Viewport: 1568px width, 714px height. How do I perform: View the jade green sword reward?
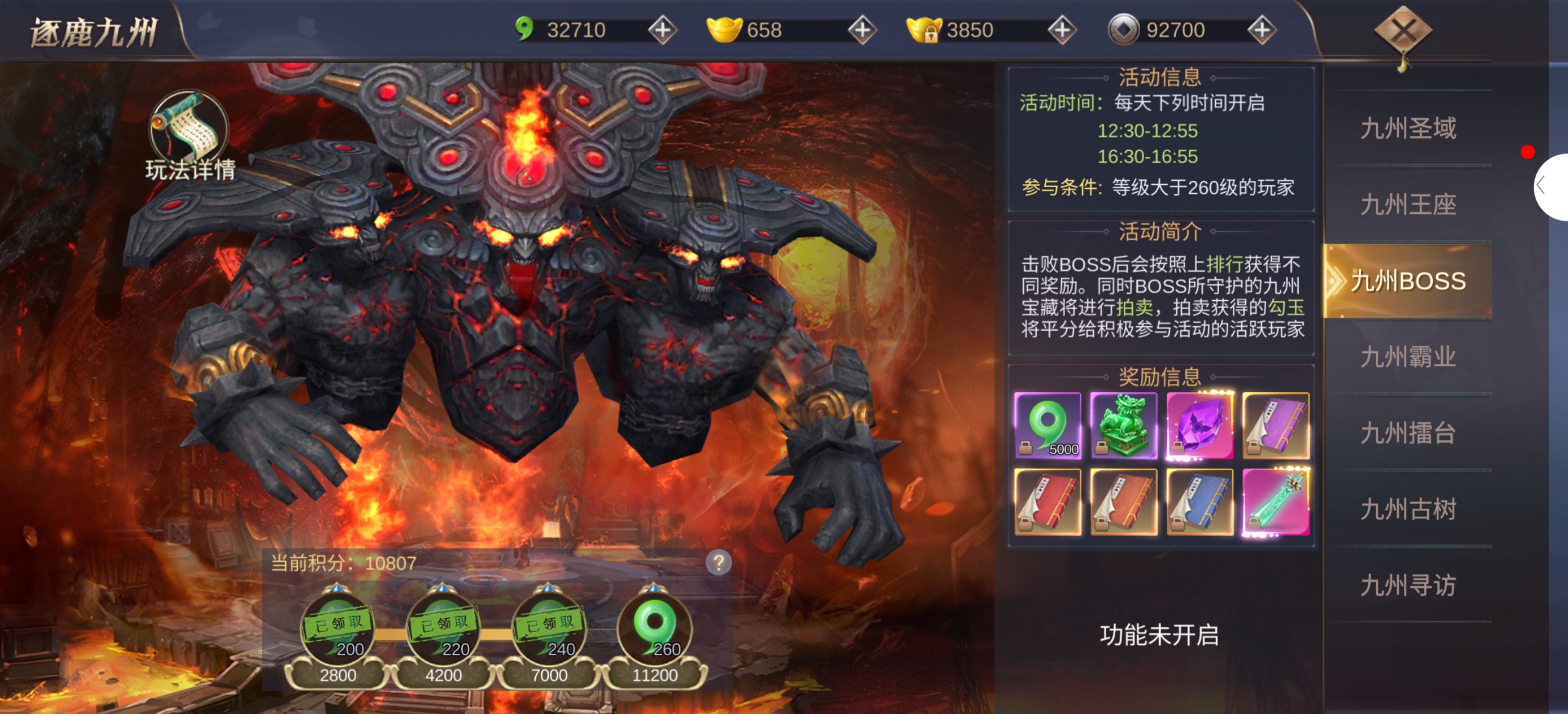click(x=1276, y=502)
